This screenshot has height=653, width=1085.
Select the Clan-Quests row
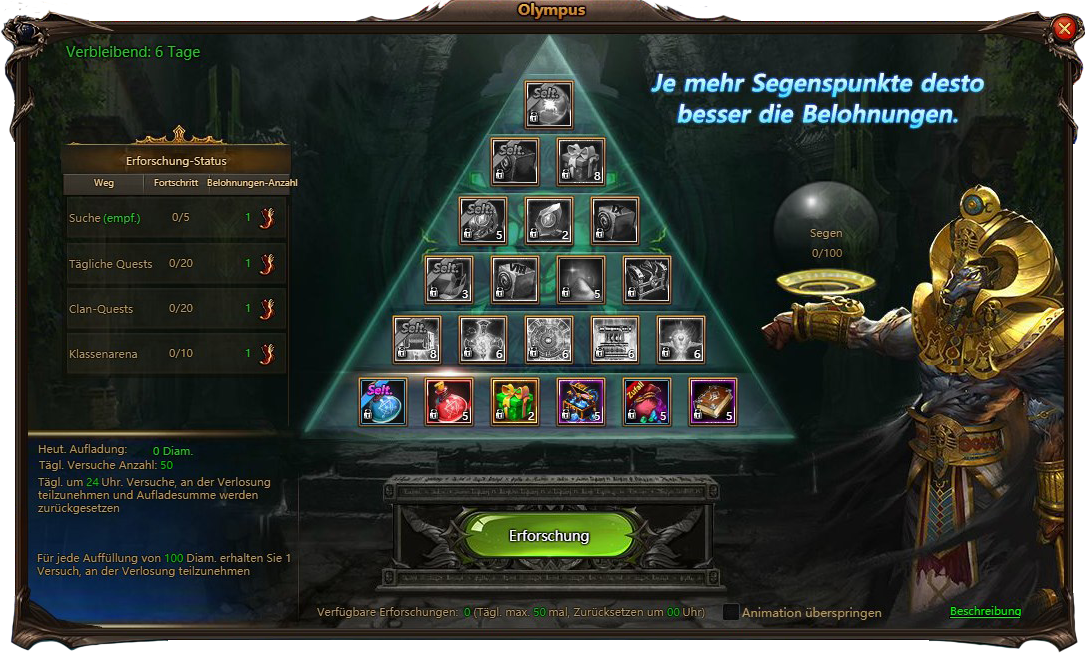(x=176, y=309)
